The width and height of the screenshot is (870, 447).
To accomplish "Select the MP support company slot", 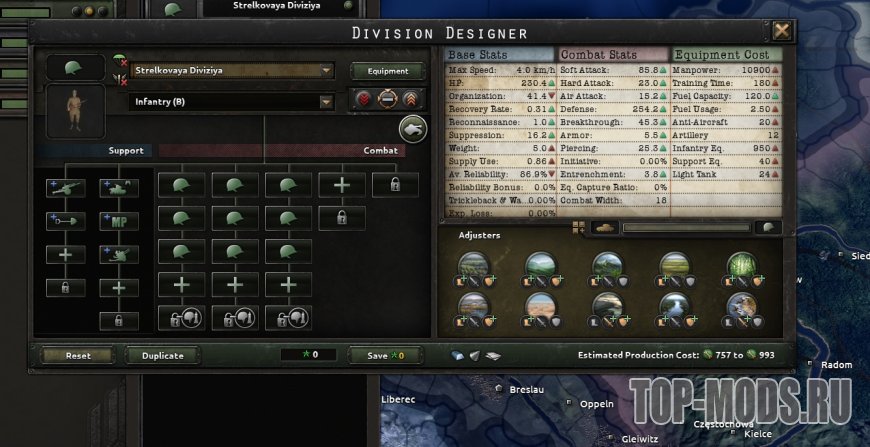I will (119, 221).
